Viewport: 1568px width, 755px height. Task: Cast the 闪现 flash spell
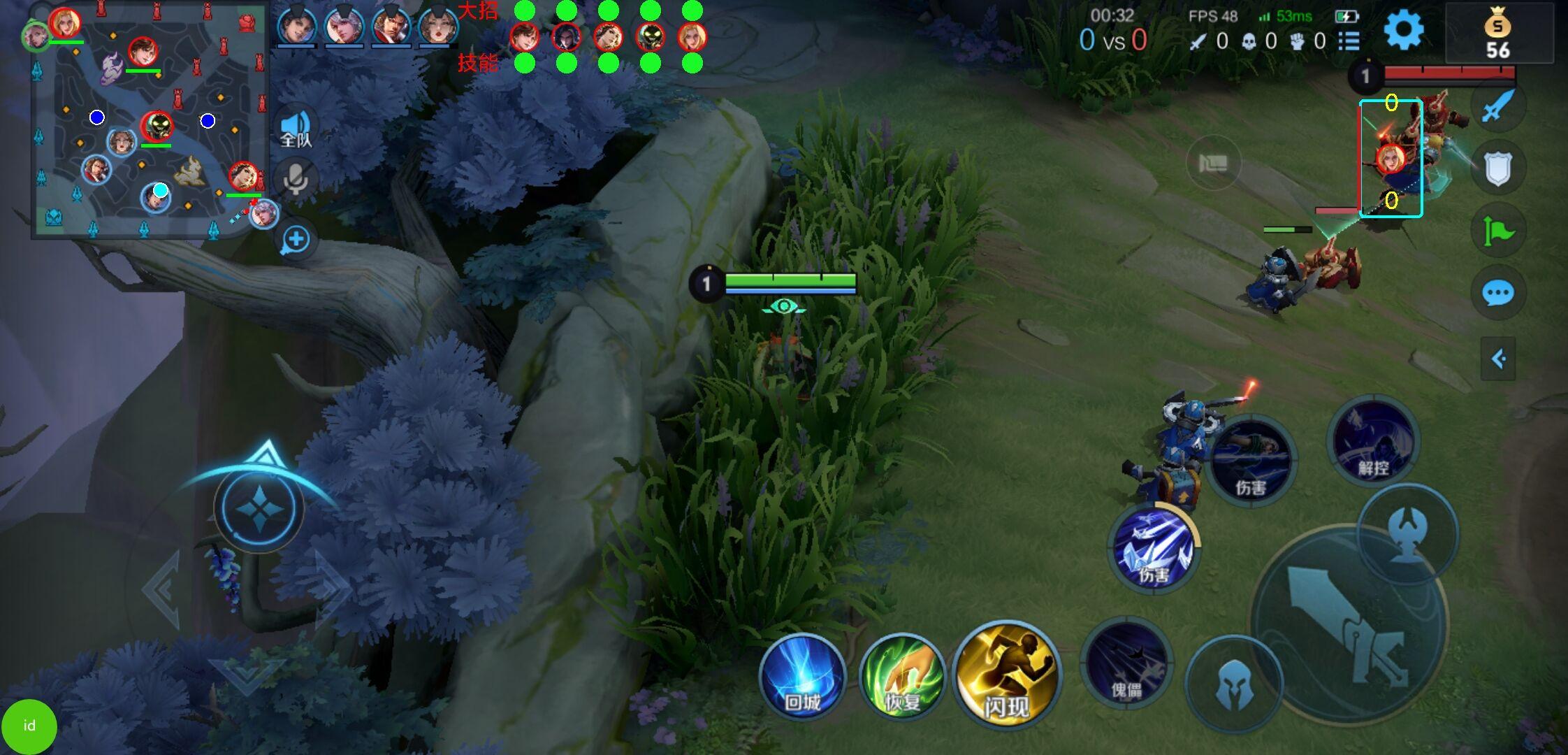coord(1007,674)
